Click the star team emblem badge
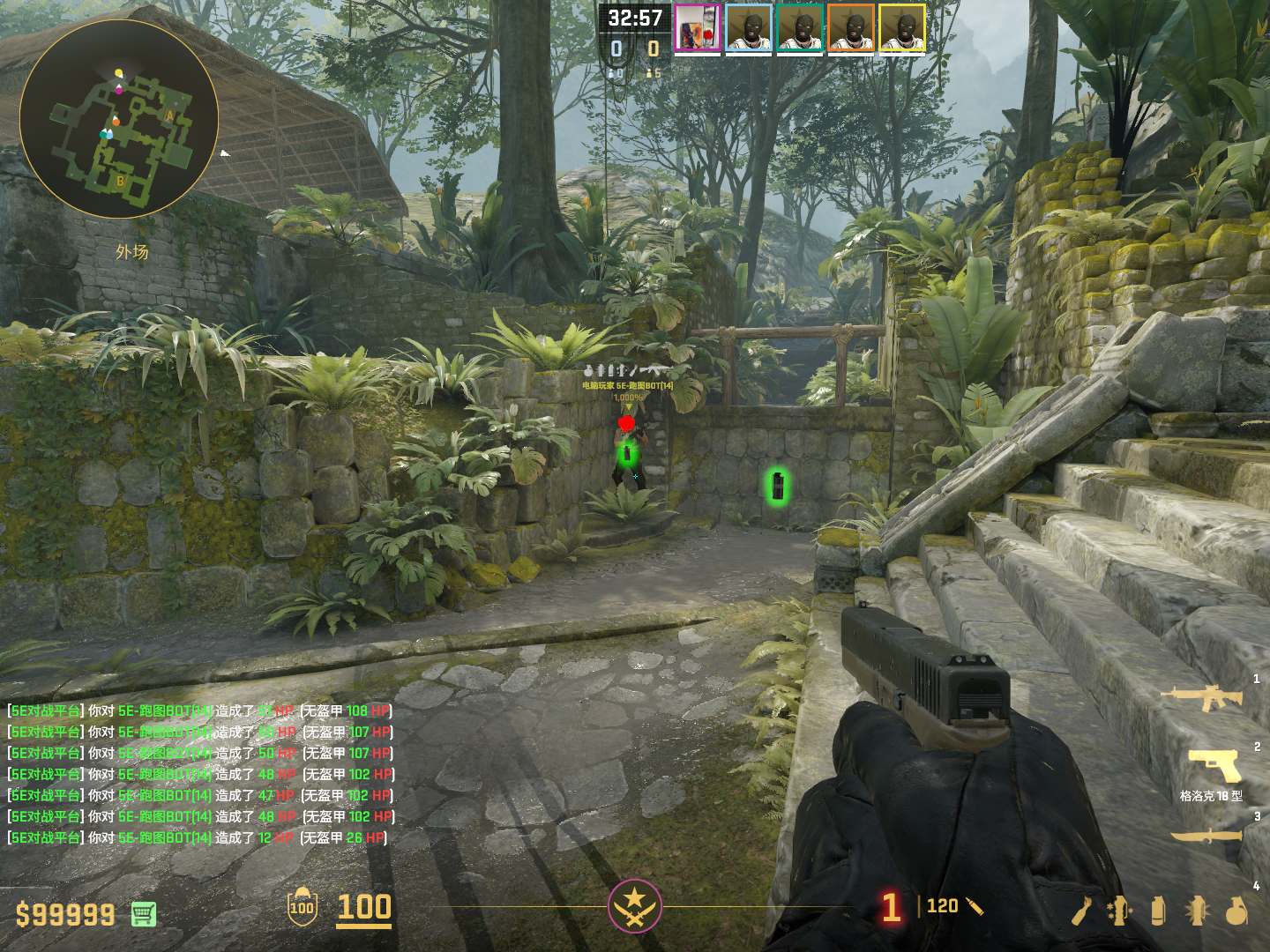This screenshot has height=952, width=1270. coord(634,905)
